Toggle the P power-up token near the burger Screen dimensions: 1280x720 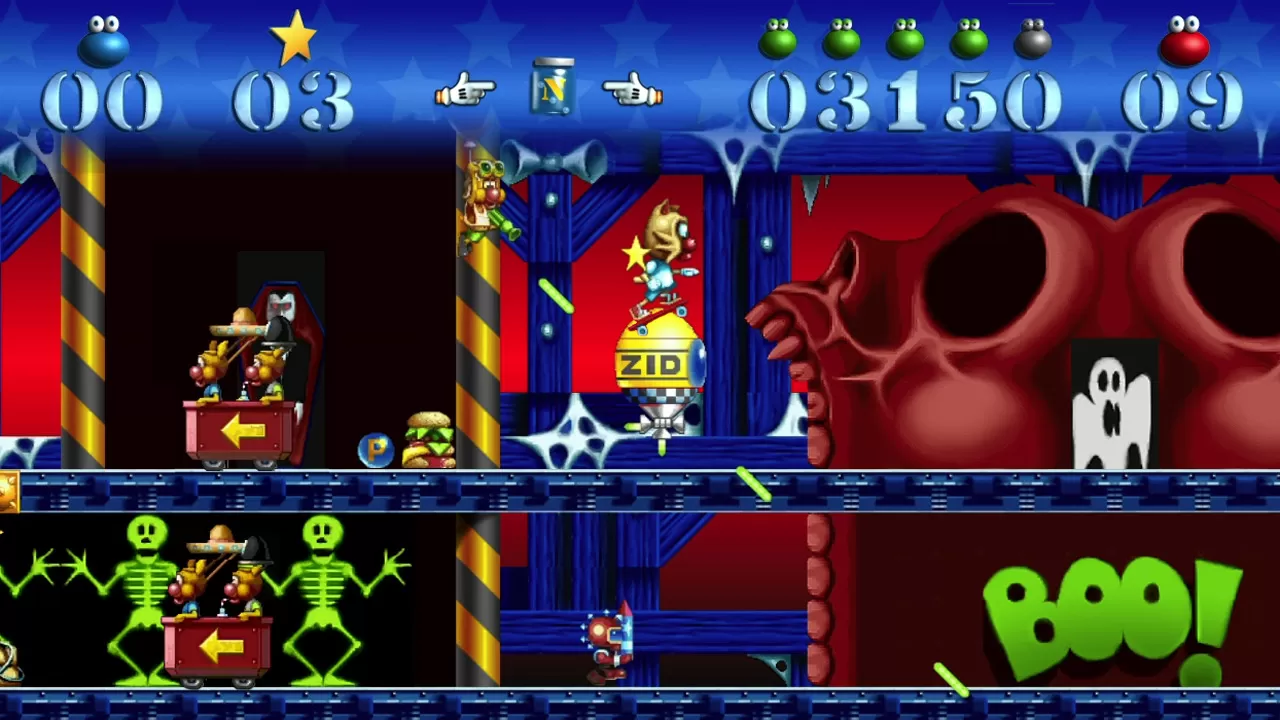[377, 450]
